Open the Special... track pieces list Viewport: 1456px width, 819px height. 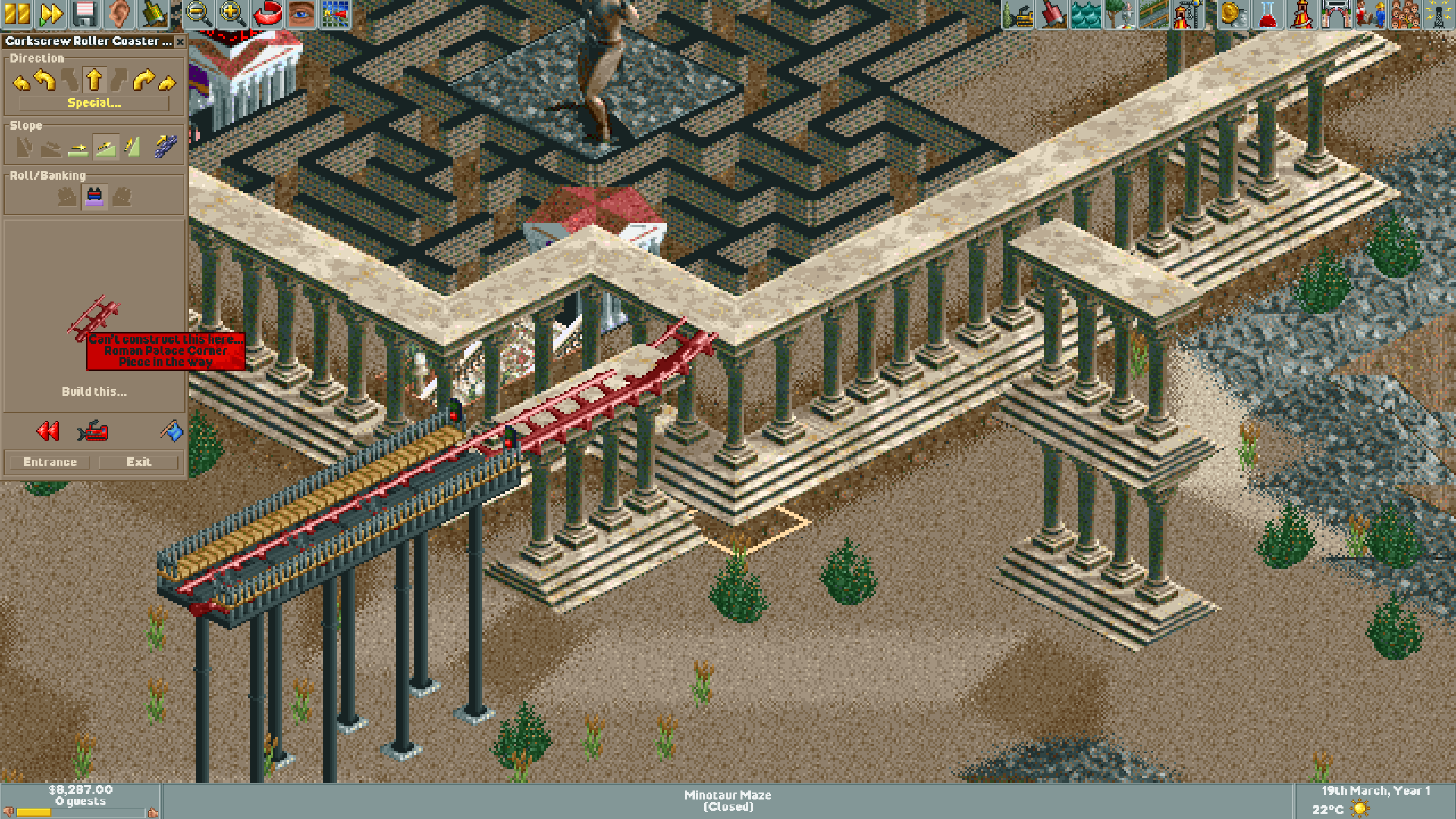point(94,103)
